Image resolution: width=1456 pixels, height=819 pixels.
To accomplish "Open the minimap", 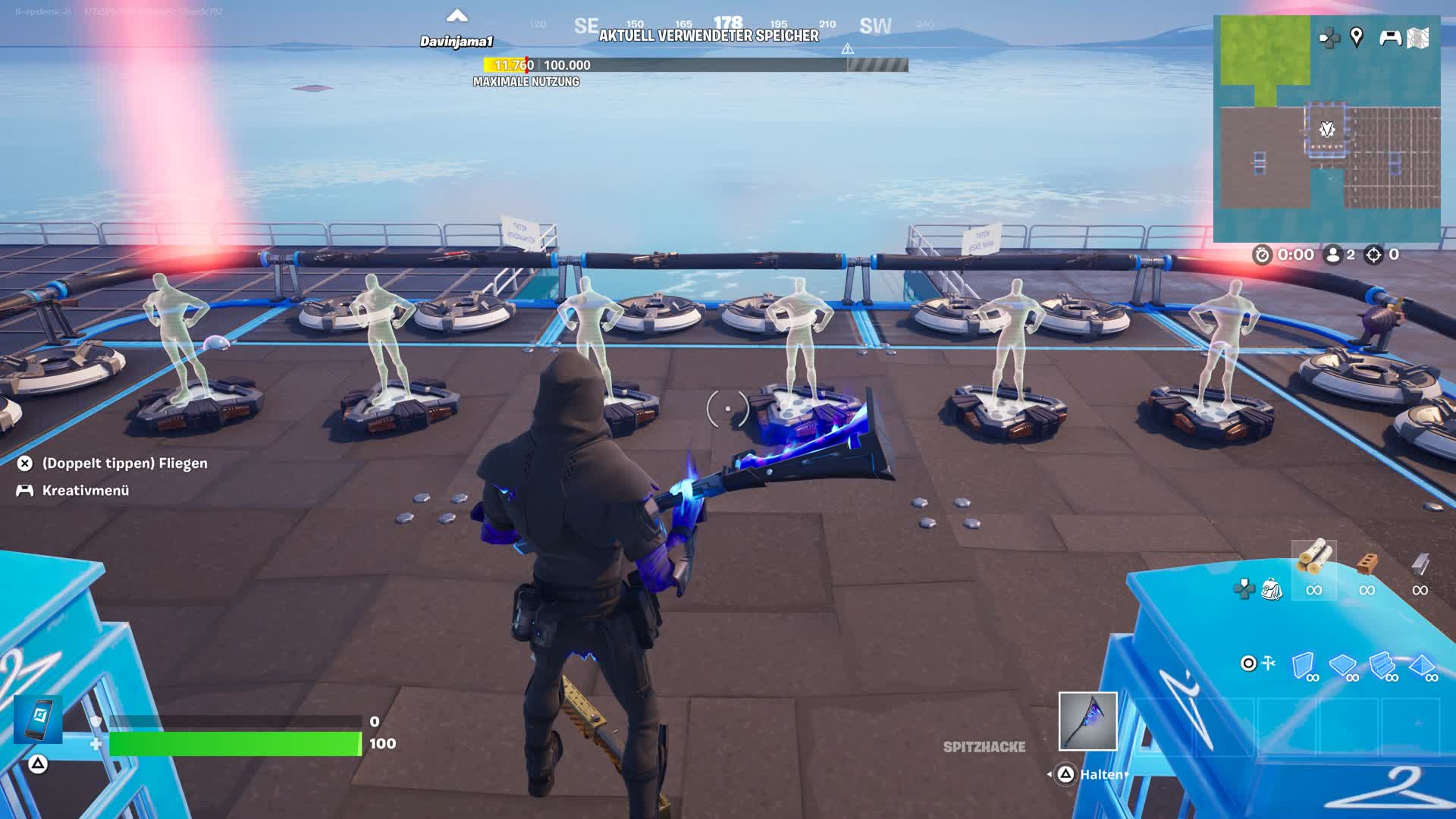I will pos(1326,127).
